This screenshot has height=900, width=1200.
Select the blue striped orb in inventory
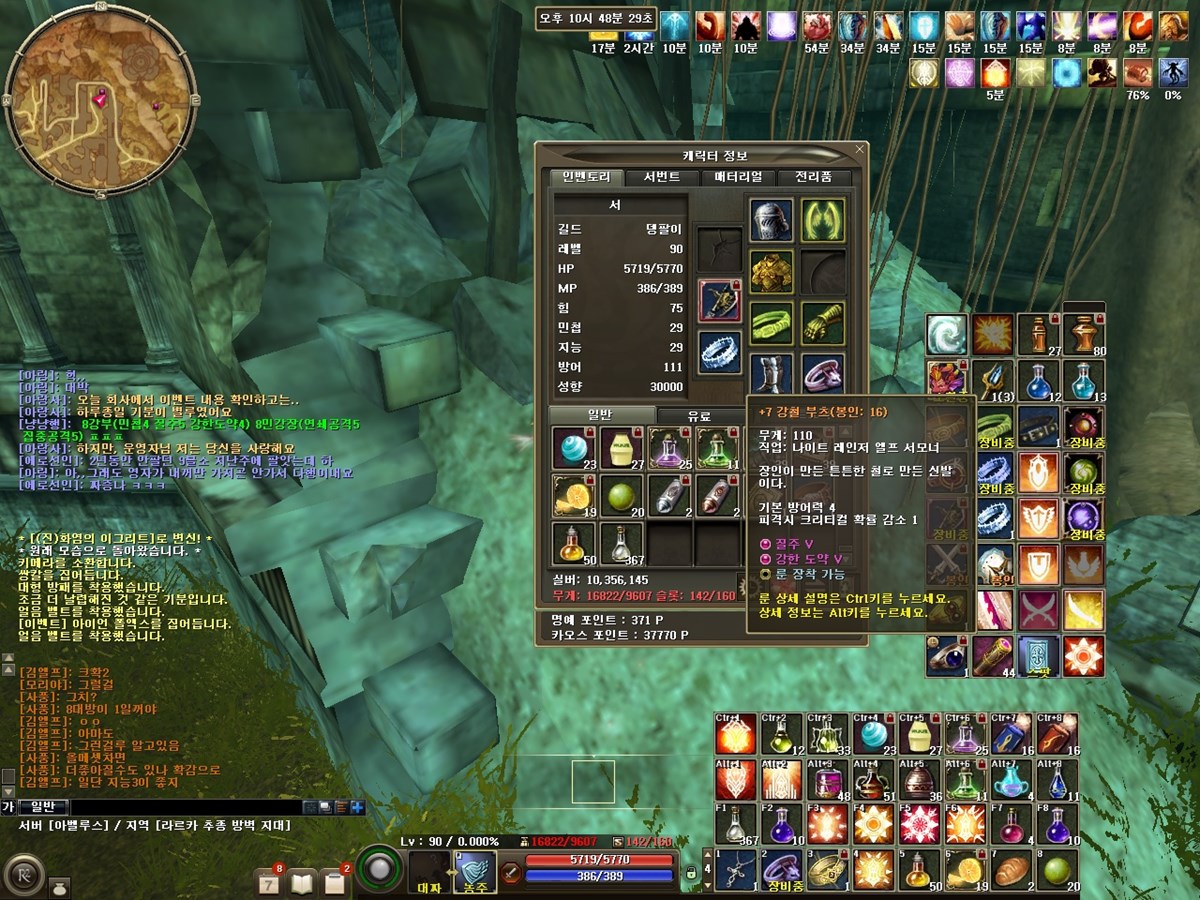coord(573,447)
